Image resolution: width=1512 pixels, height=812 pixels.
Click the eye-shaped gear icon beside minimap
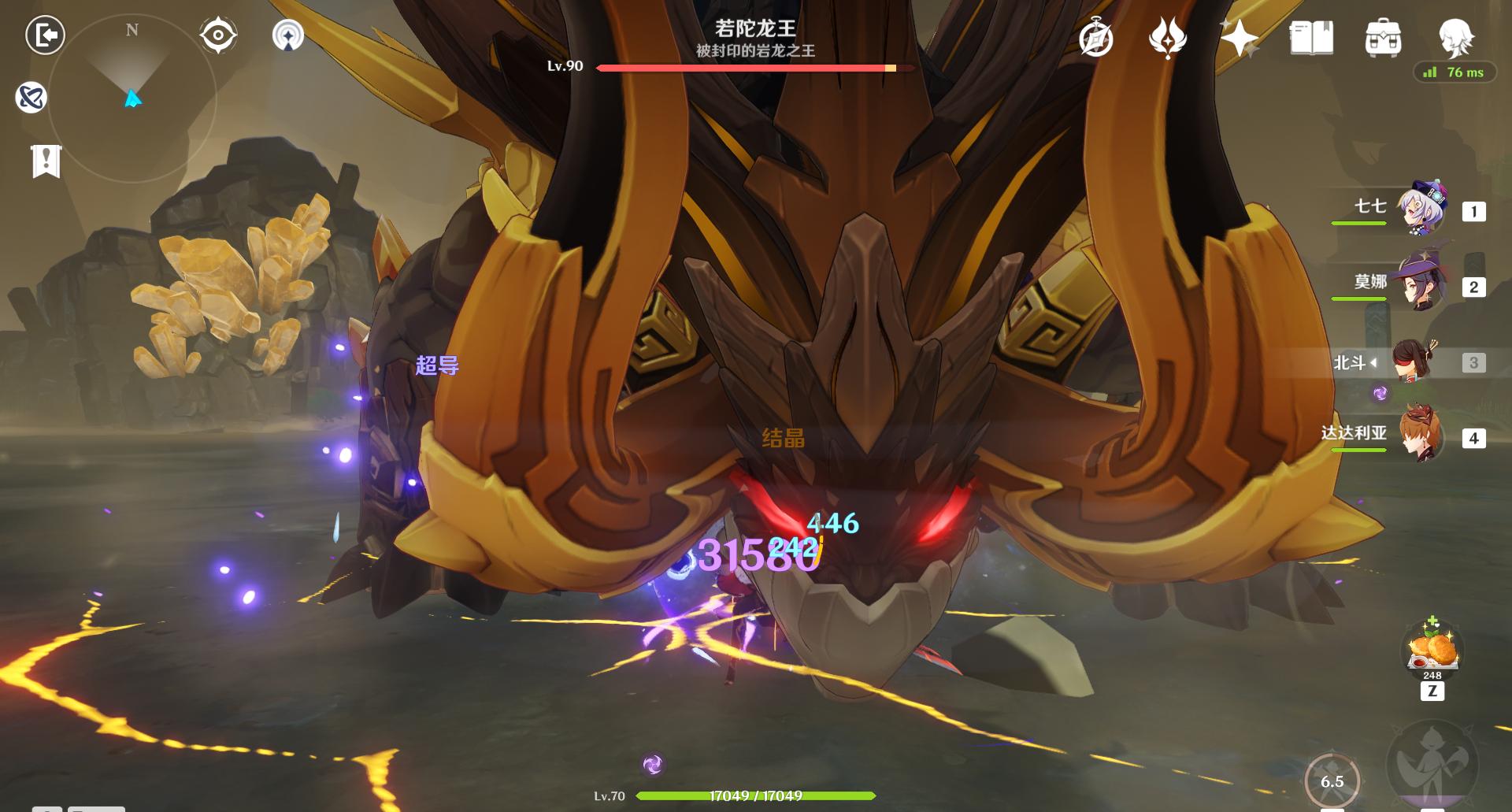pos(218,35)
